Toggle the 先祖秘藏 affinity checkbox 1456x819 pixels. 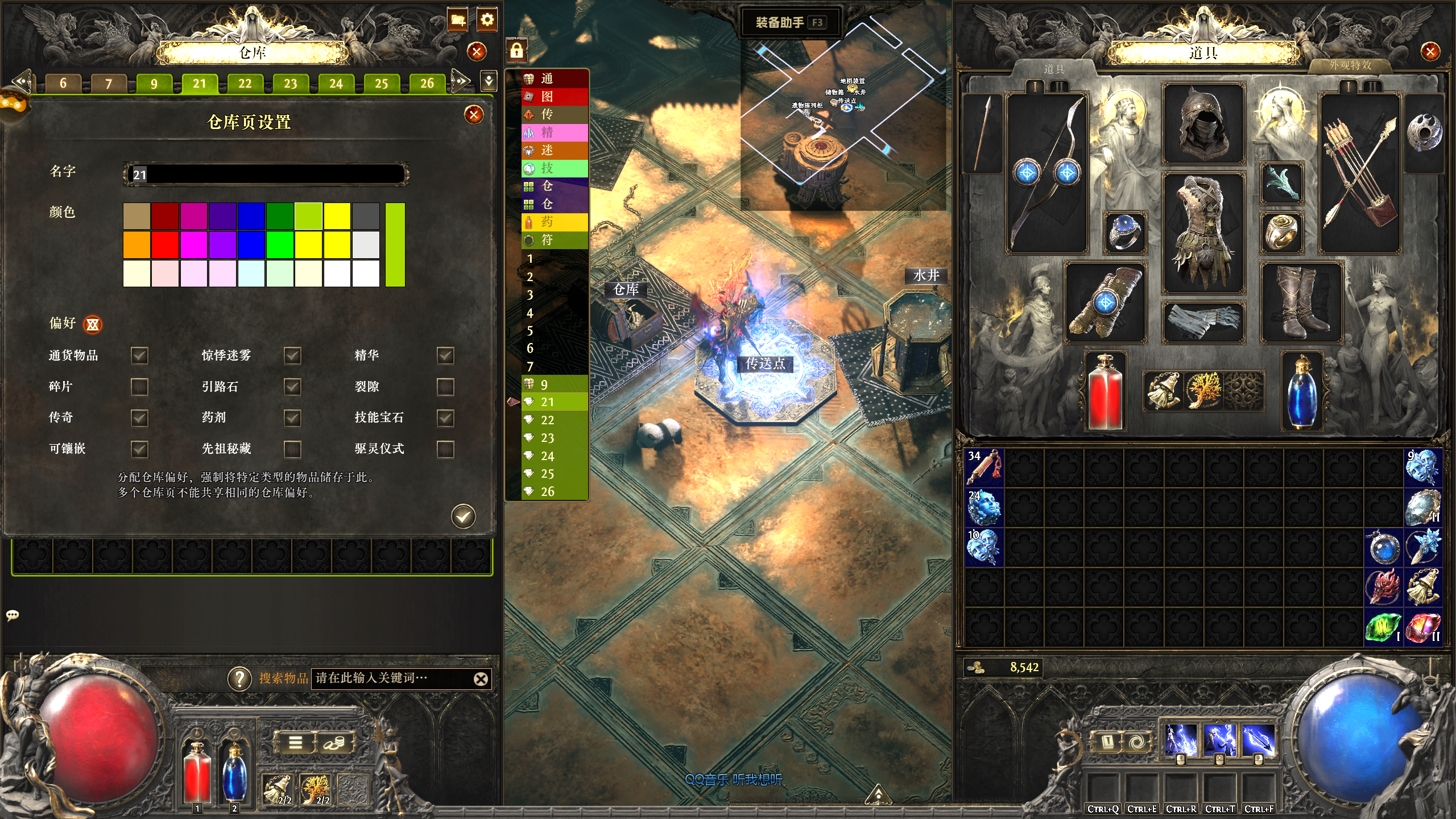click(292, 449)
